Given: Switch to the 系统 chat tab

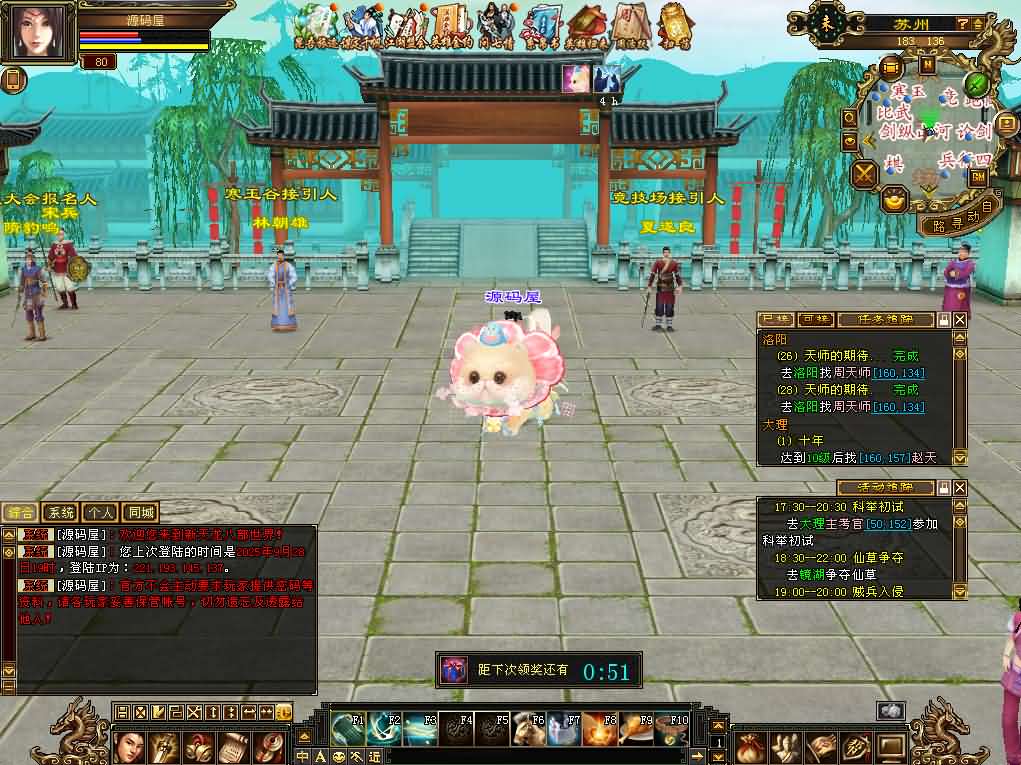Looking at the screenshot, I should 62,513.
